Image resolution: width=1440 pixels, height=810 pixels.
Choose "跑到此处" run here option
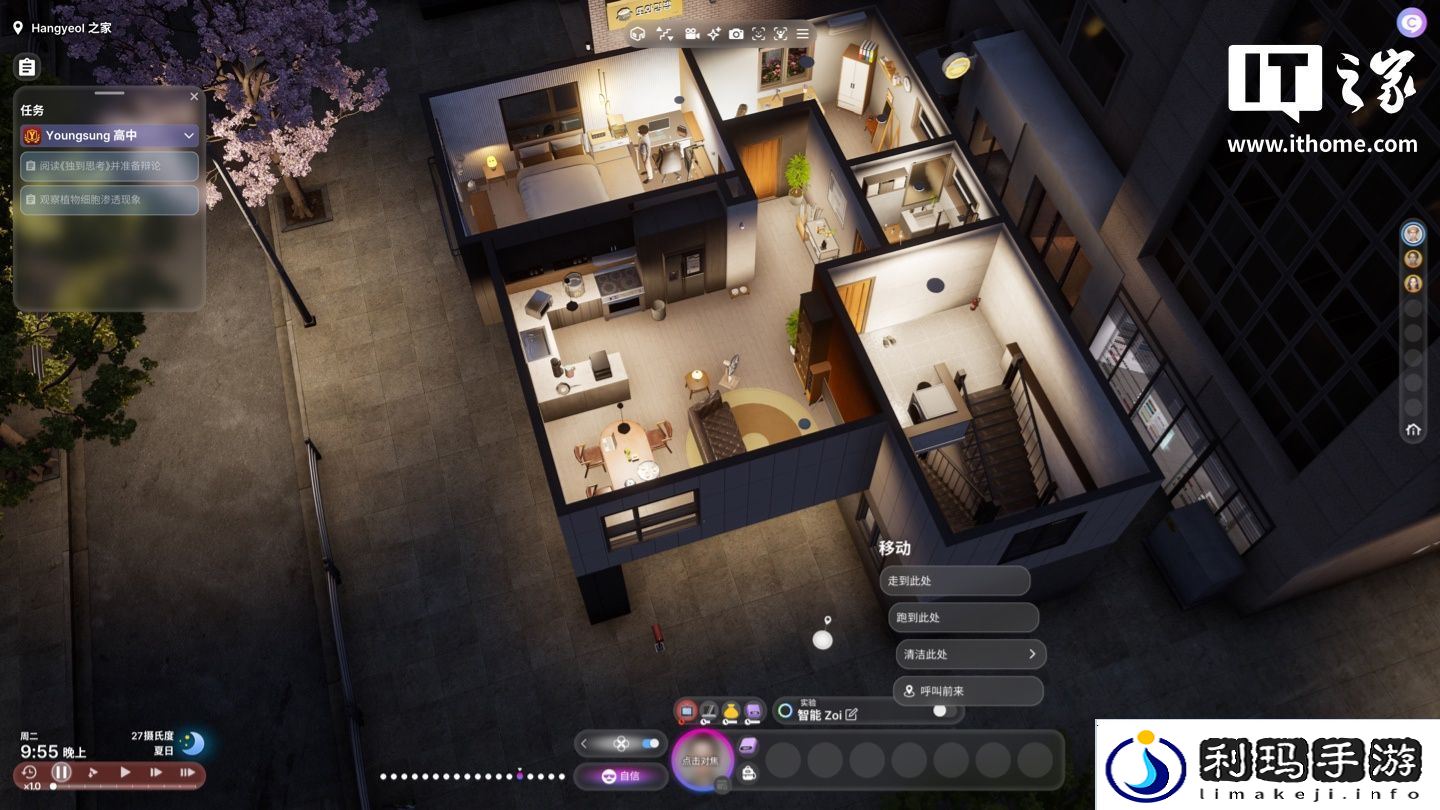pos(962,618)
